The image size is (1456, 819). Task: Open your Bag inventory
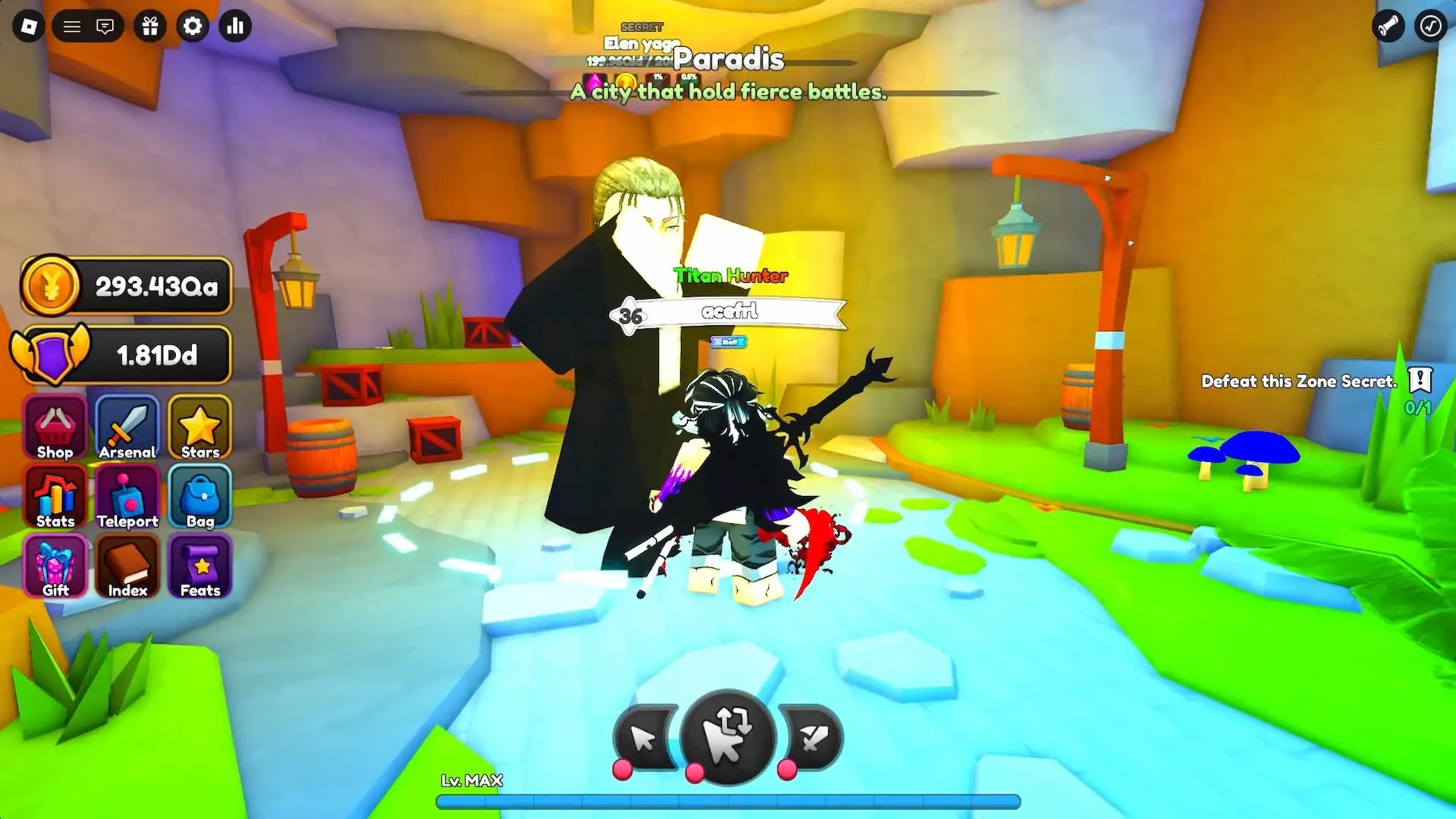click(x=199, y=498)
